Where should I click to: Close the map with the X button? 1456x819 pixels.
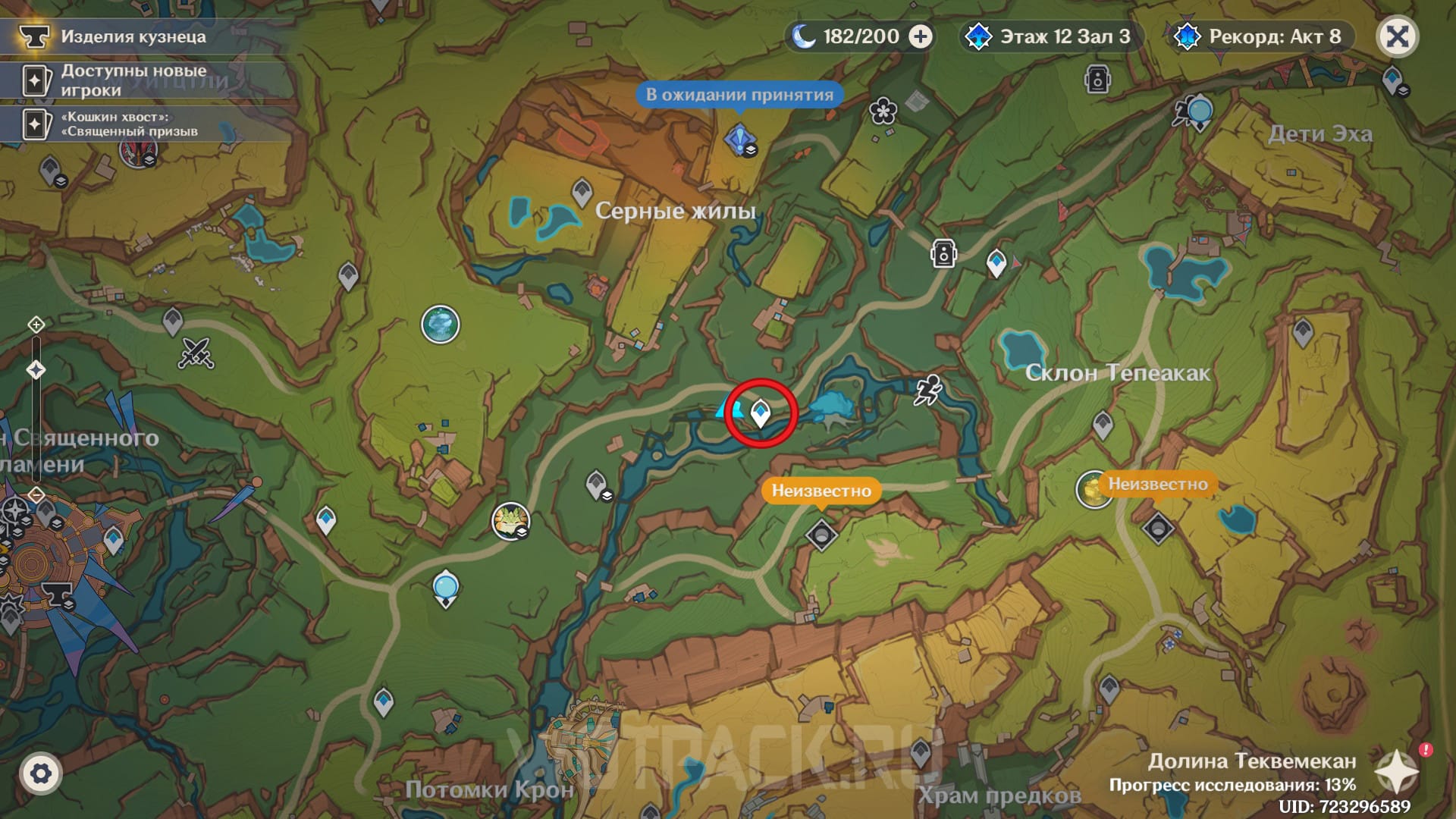[1397, 36]
